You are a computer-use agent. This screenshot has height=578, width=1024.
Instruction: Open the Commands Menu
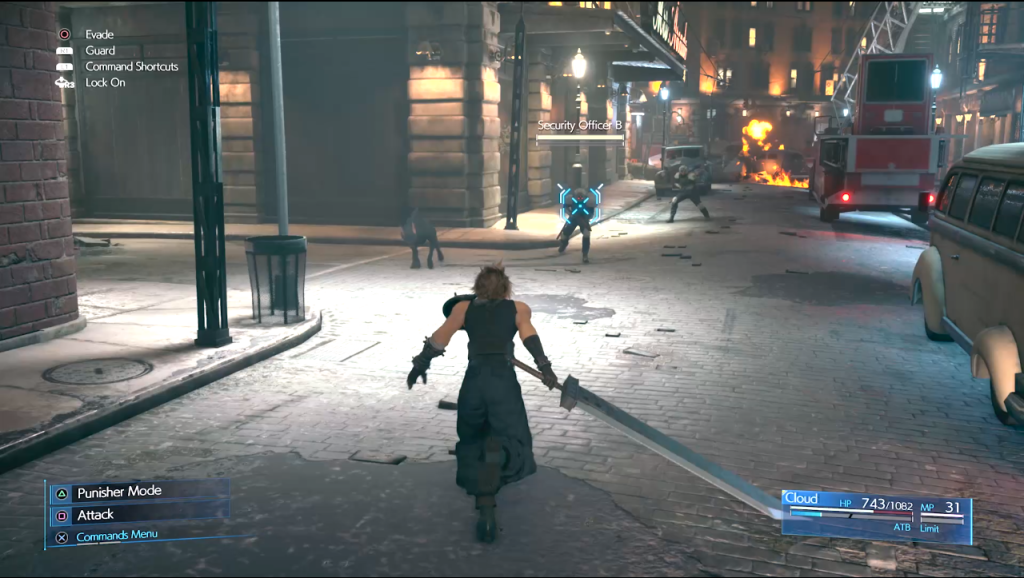(x=116, y=536)
